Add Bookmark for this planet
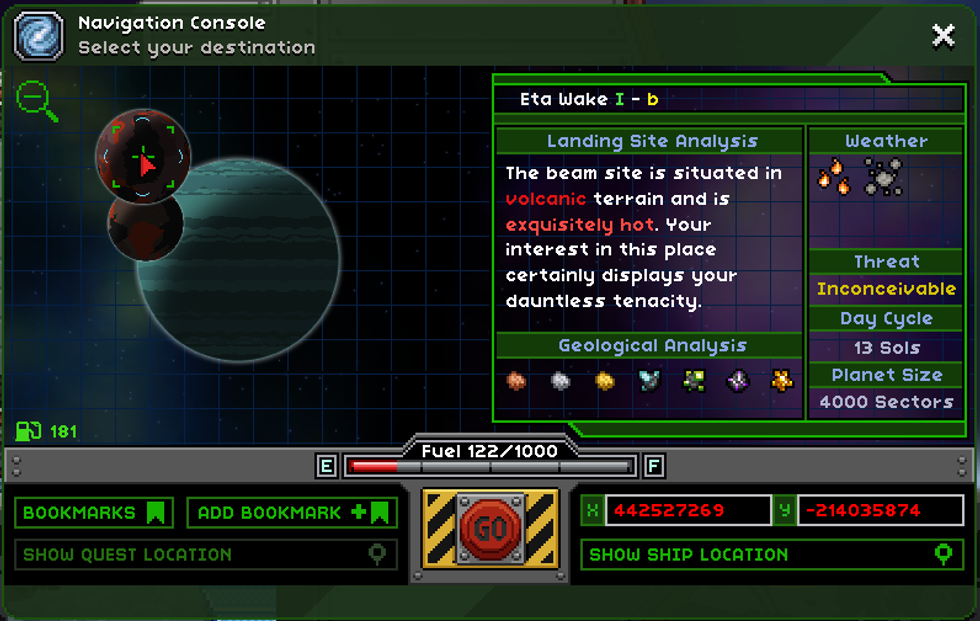980x621 pixels. tap(292, 513)
